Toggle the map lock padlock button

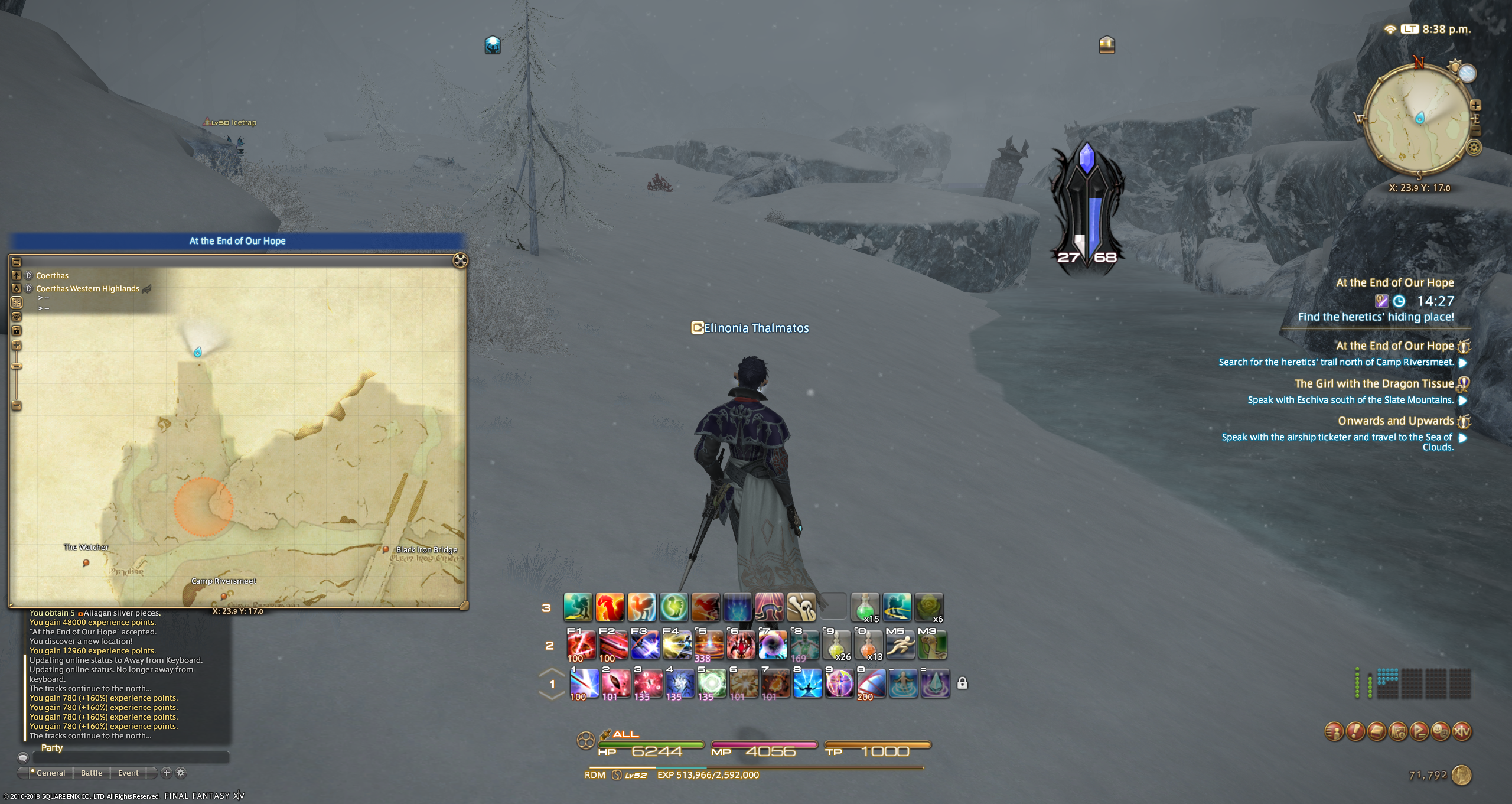(17, 331)
